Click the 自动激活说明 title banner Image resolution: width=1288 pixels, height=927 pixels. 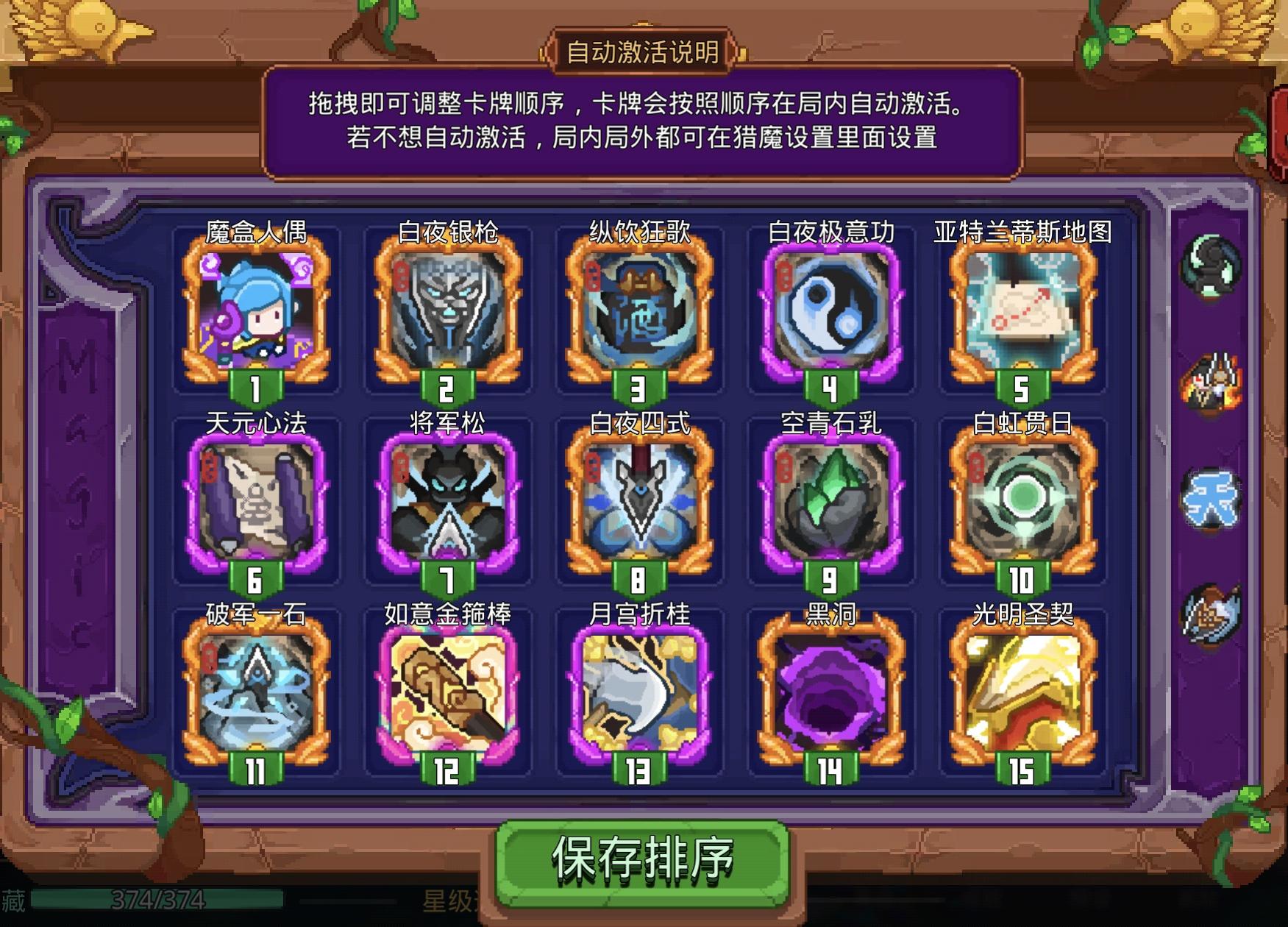[644, 51]
